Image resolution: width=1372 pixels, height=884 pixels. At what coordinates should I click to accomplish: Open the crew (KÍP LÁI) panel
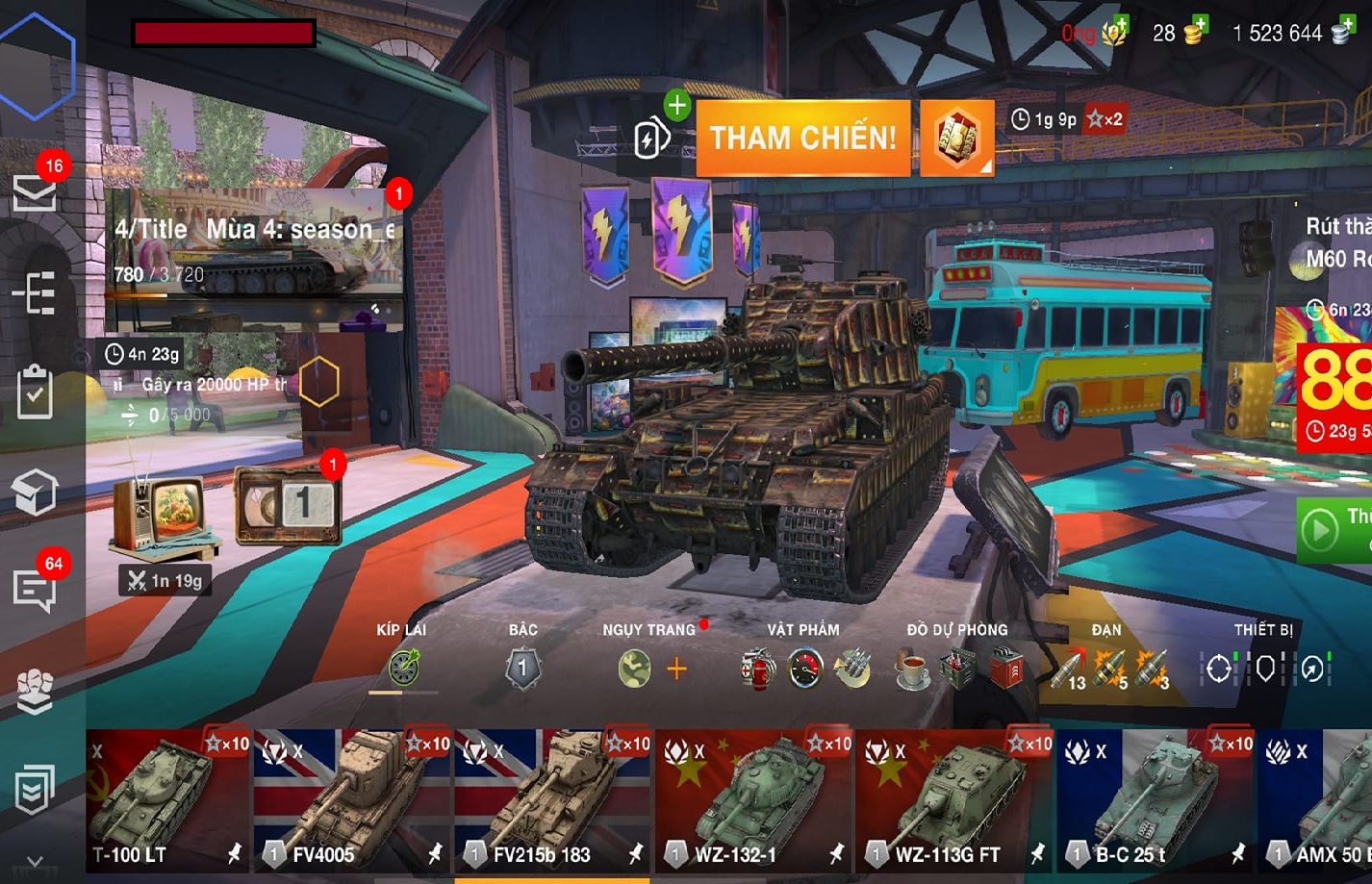pyautogui.click(x=403, y=668)
